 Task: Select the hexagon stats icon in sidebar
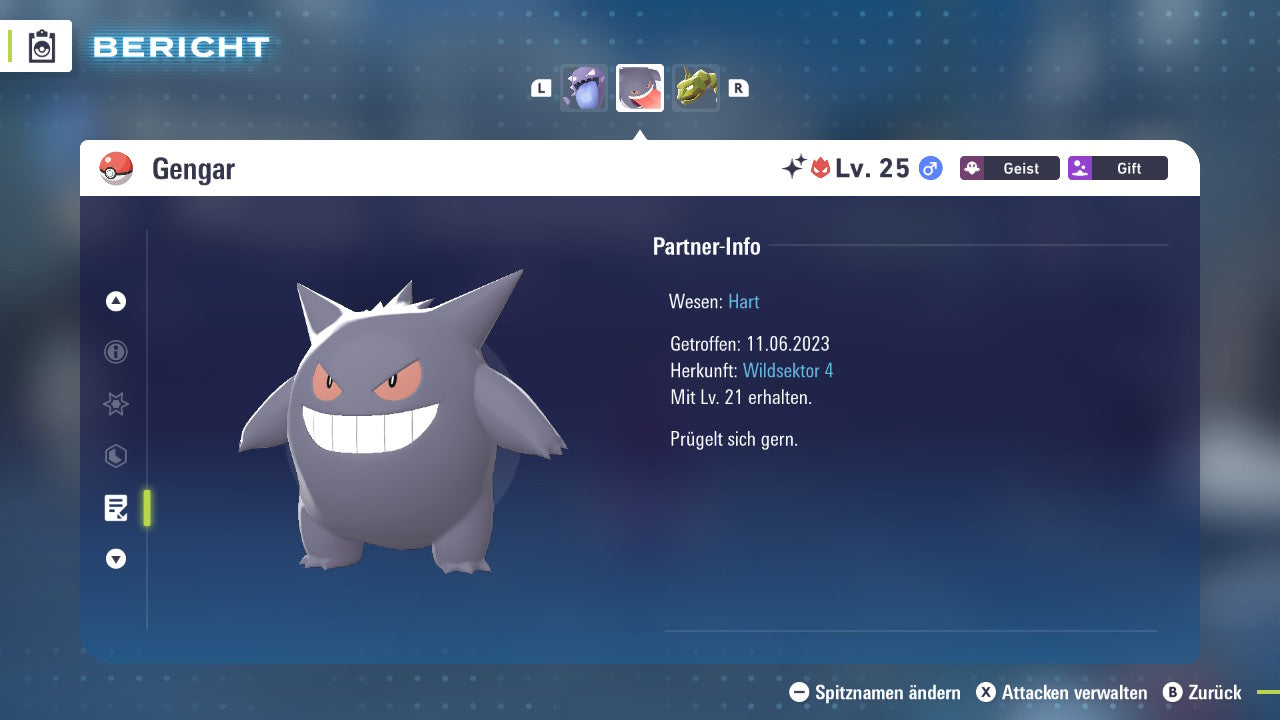point(115,456)
